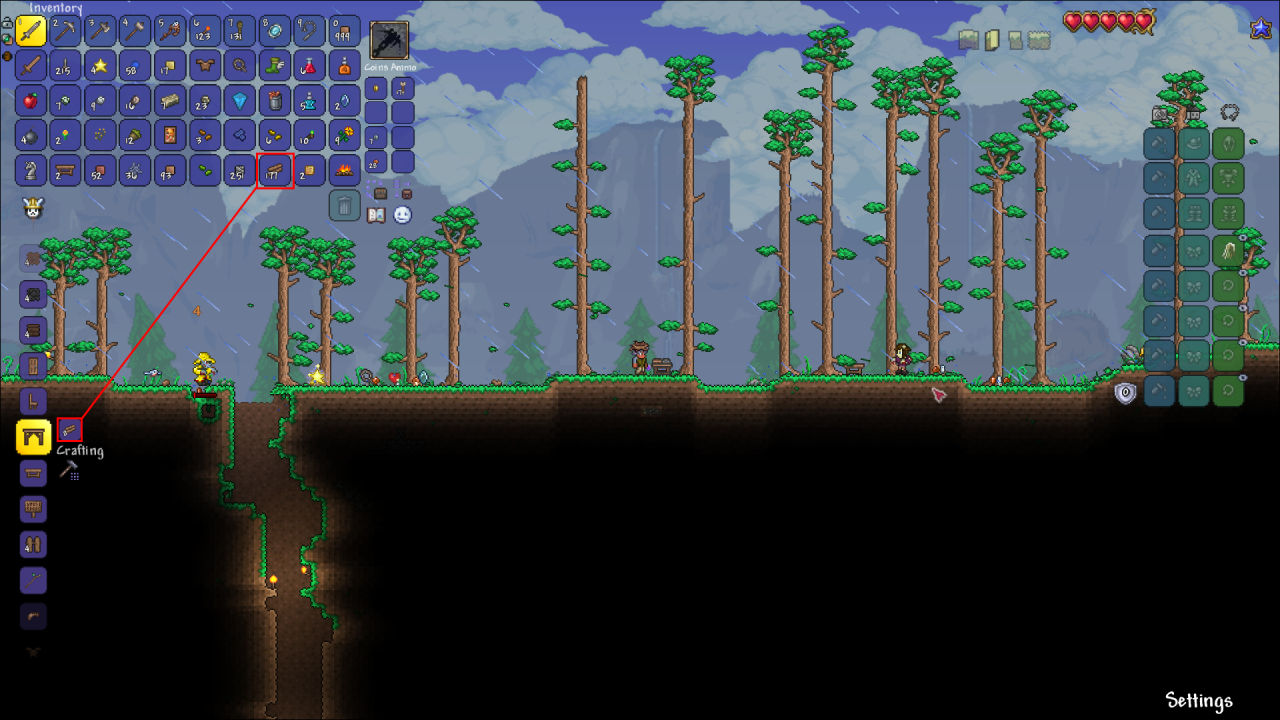Select the axe in hotbar slot three

point(100,30)
